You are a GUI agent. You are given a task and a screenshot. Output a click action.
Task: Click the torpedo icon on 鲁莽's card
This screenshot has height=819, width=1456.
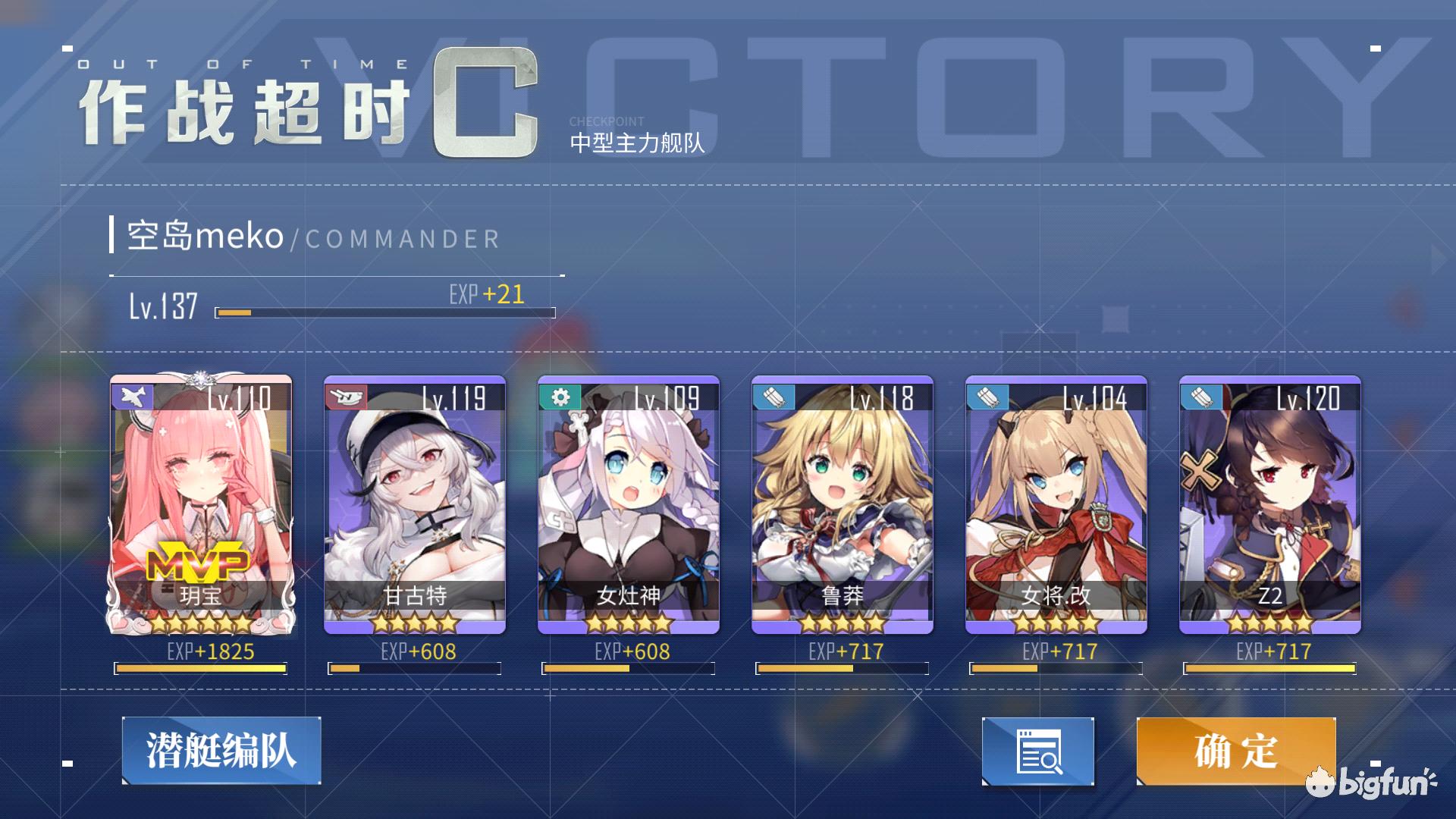(772, 396)
